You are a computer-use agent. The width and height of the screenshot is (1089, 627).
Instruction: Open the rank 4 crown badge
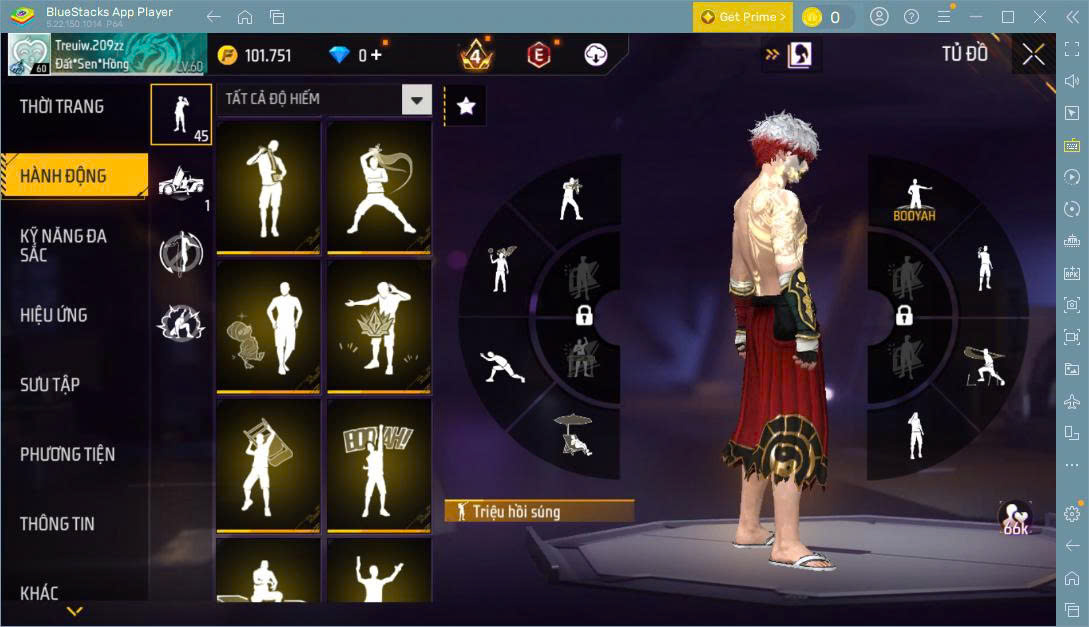(475, 55)
